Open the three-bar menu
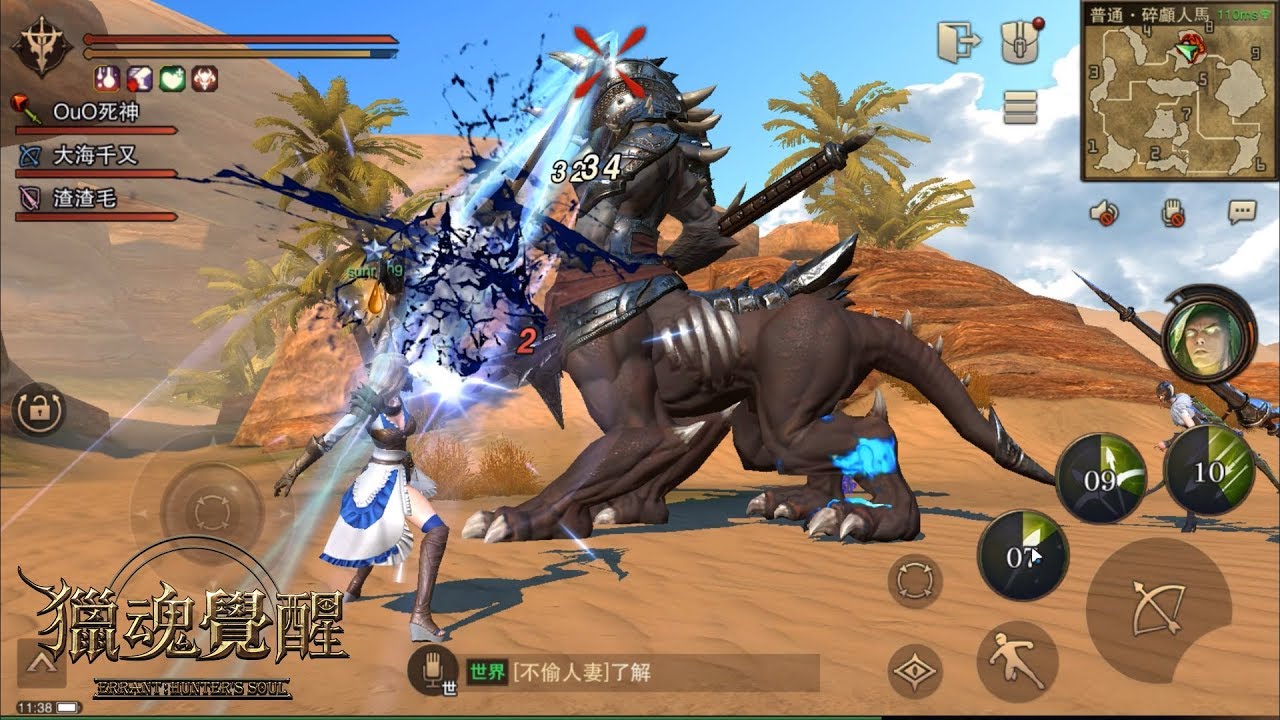Viewport: 1280px width, 720px height. [1020, 105]
